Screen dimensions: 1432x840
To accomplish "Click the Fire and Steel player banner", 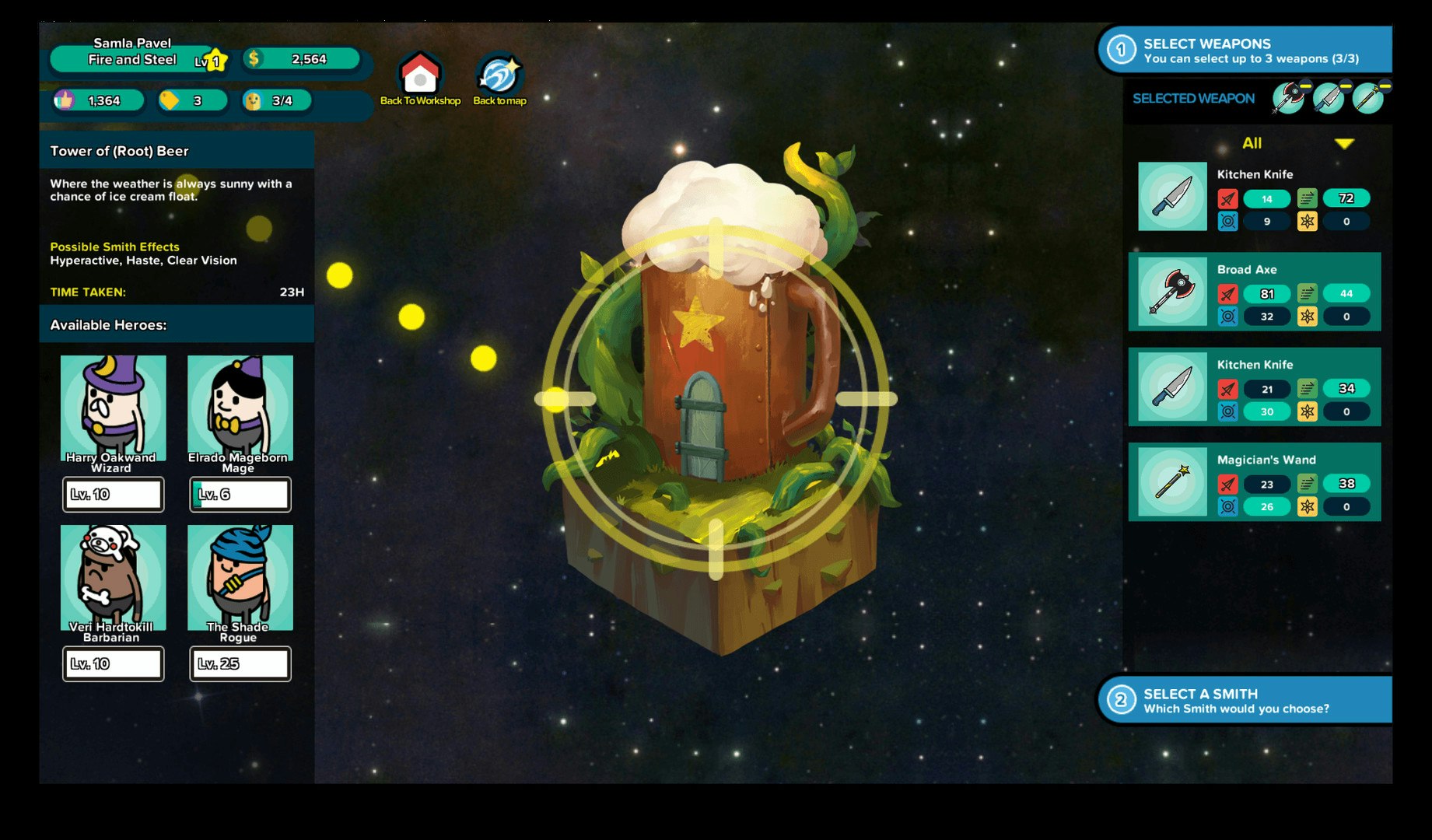I will tap(132, 58).
